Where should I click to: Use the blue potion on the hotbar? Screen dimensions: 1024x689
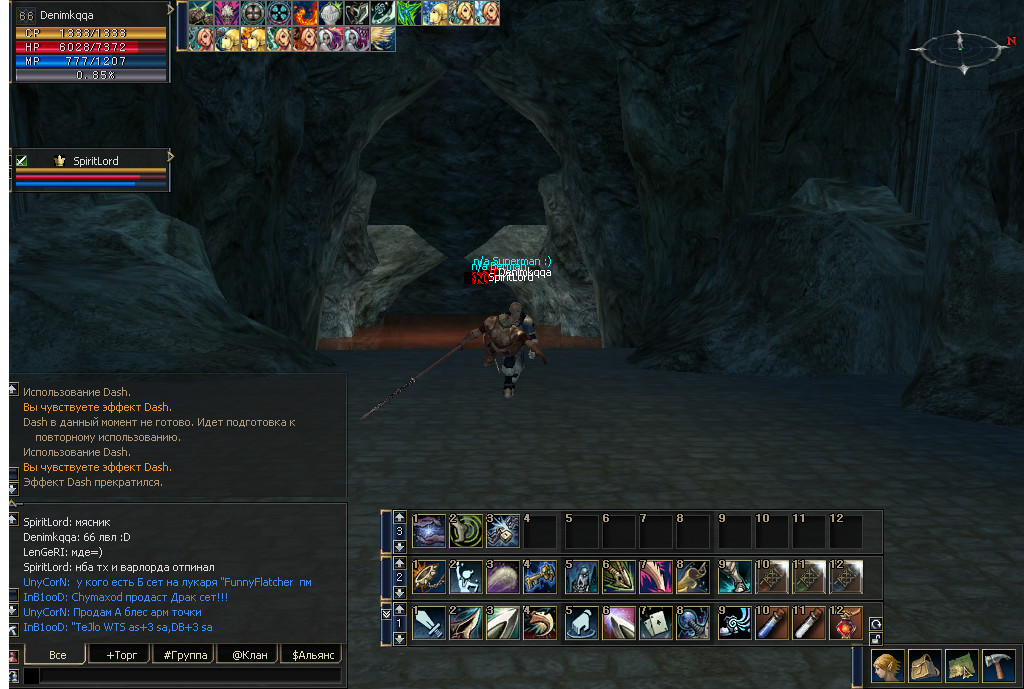coord(770,623)
